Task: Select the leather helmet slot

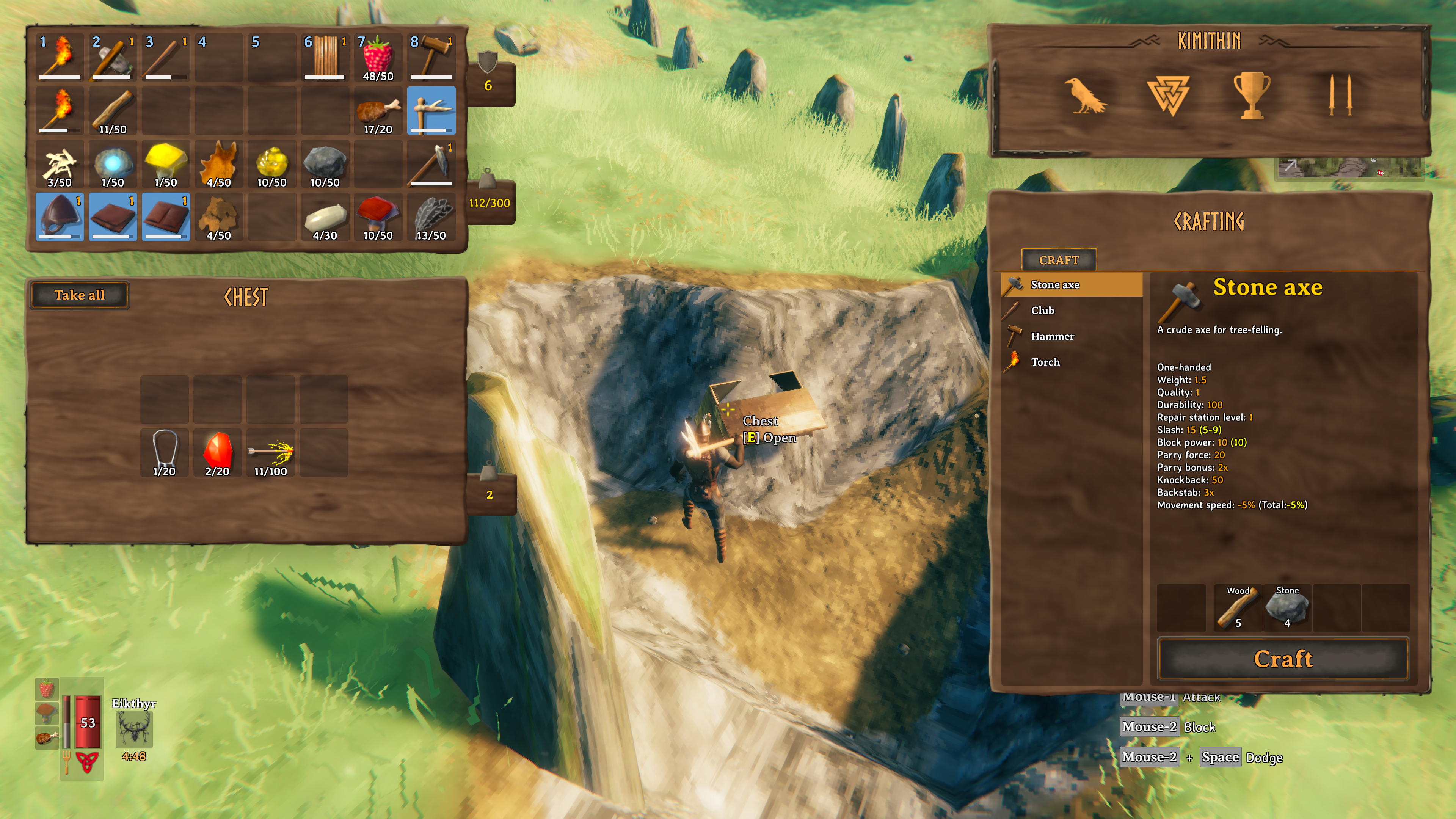Action: (x=60, y=217)
